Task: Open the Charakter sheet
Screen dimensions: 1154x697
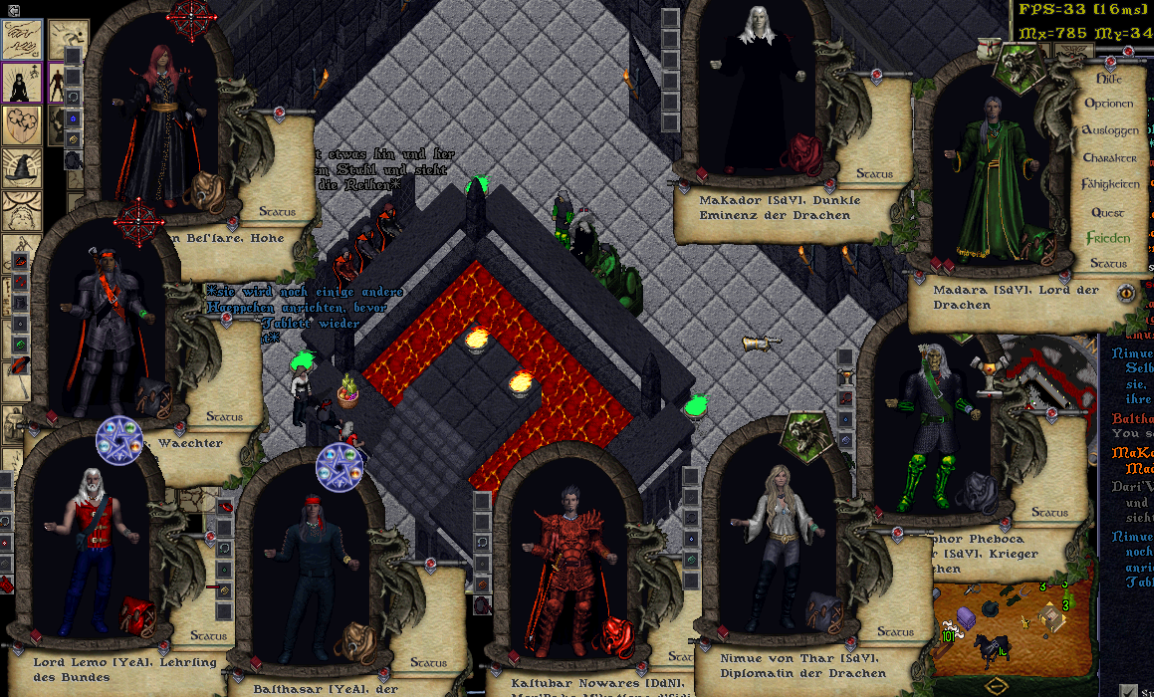Action: pos(1109,158)
